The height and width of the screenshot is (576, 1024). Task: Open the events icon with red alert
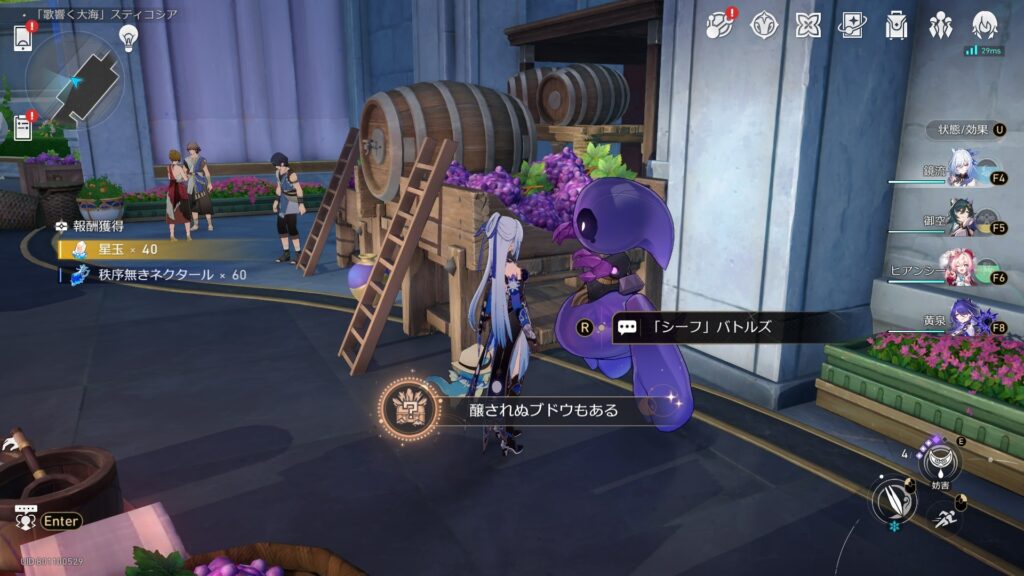pos(720,25)
